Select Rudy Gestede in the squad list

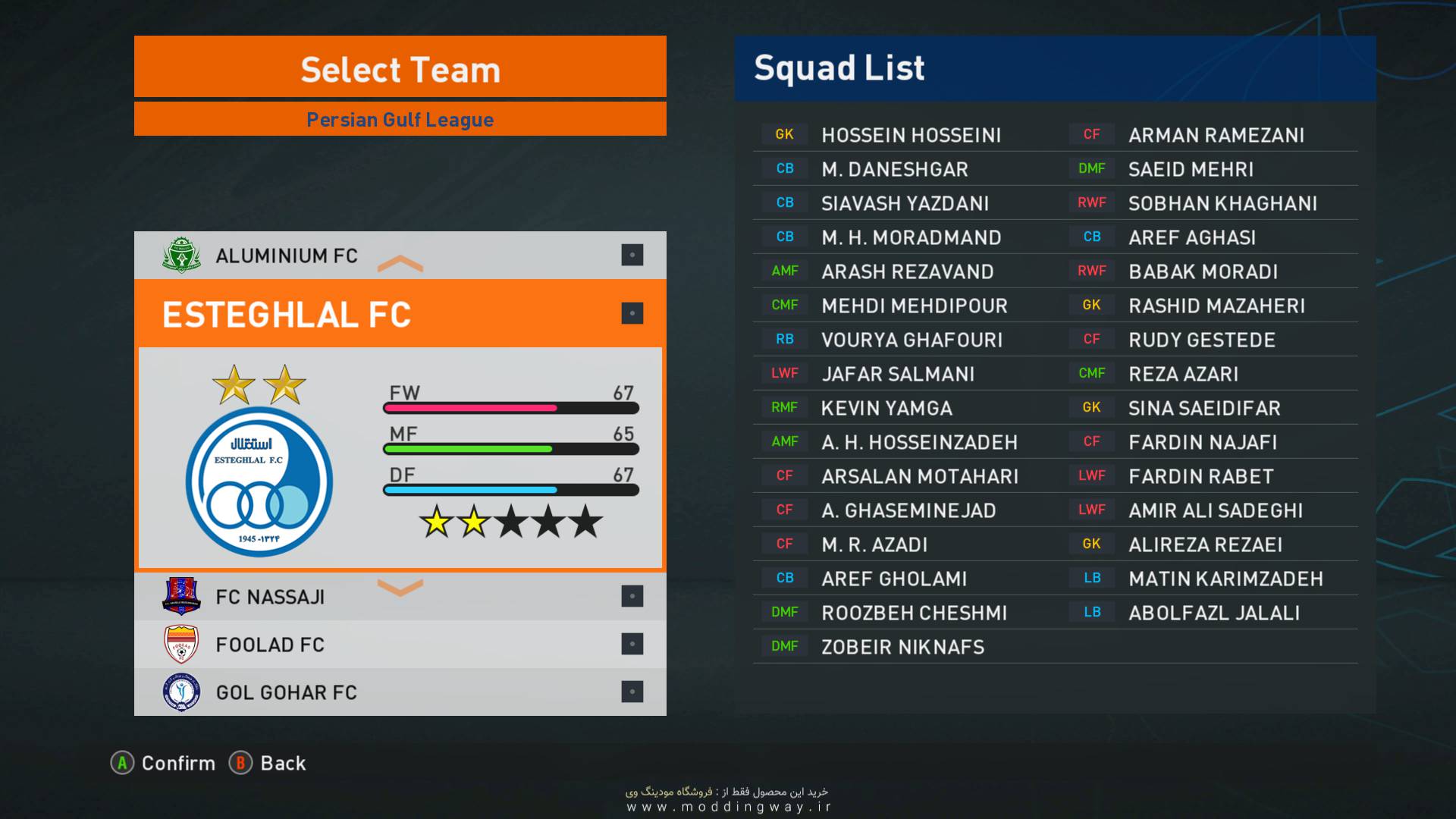(1201, 340)
